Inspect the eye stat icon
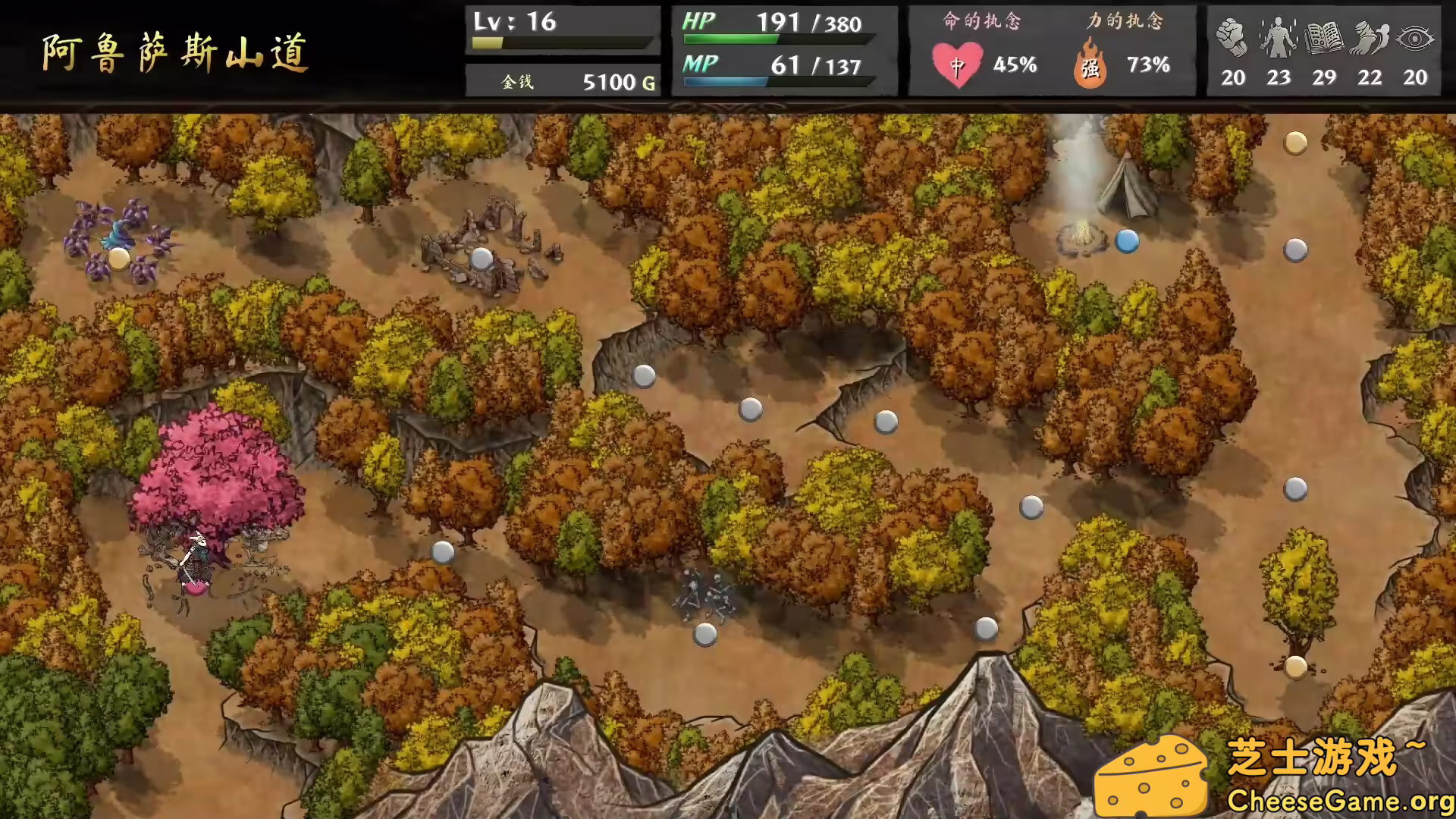The width and height of the screenshot is (1456, 819). coord(1415,38)
